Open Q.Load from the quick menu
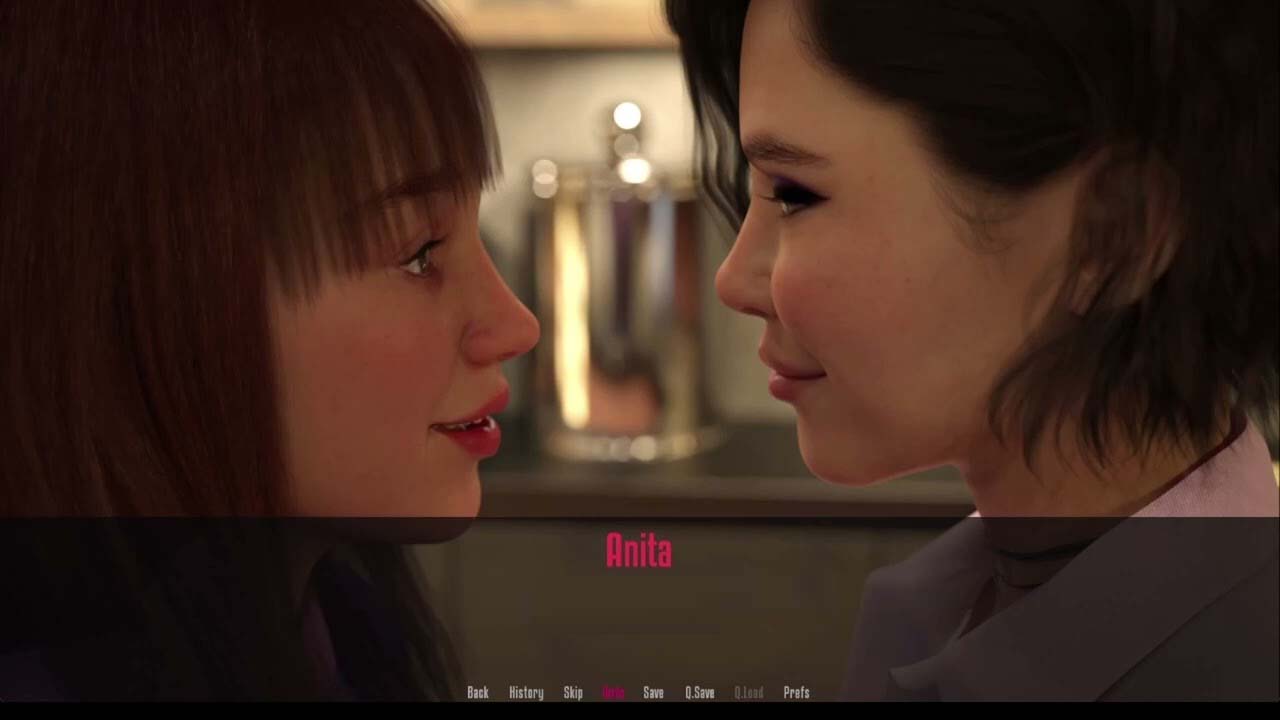This screenshot has height=720, width=1280. point(749,691)
